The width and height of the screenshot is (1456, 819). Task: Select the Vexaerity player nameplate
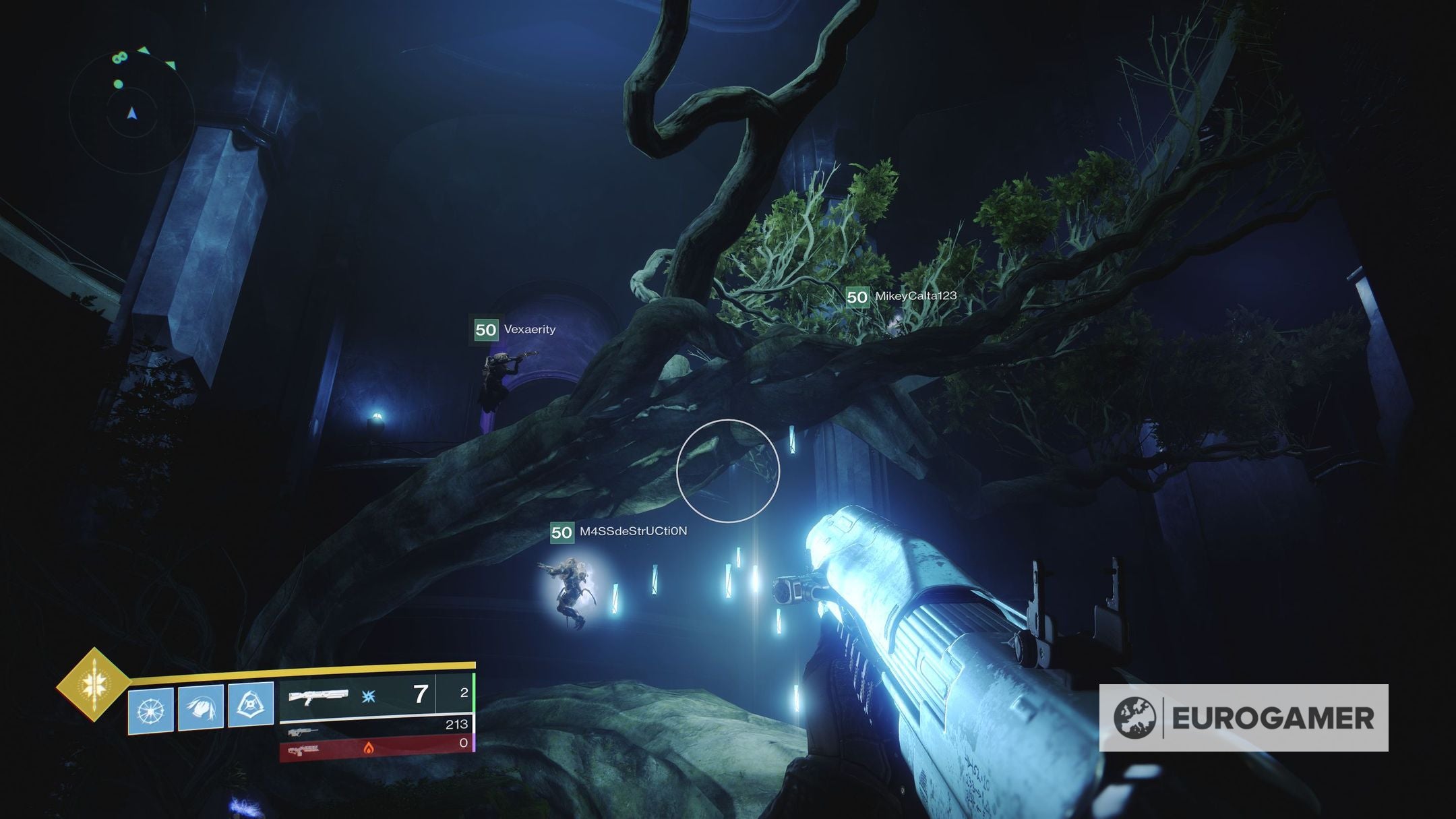[515, 330]
